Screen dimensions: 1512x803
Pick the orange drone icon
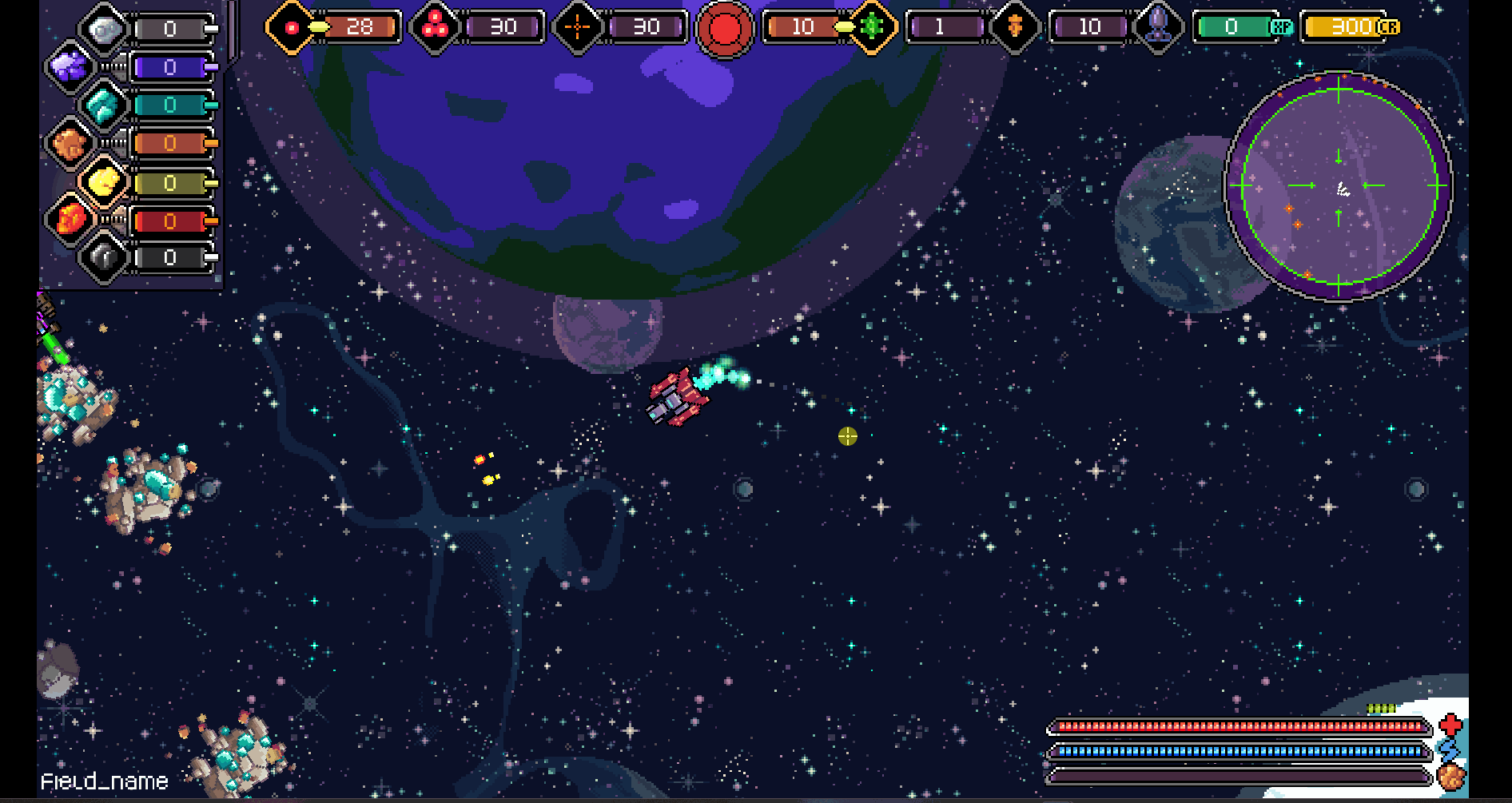[1015, 27]
